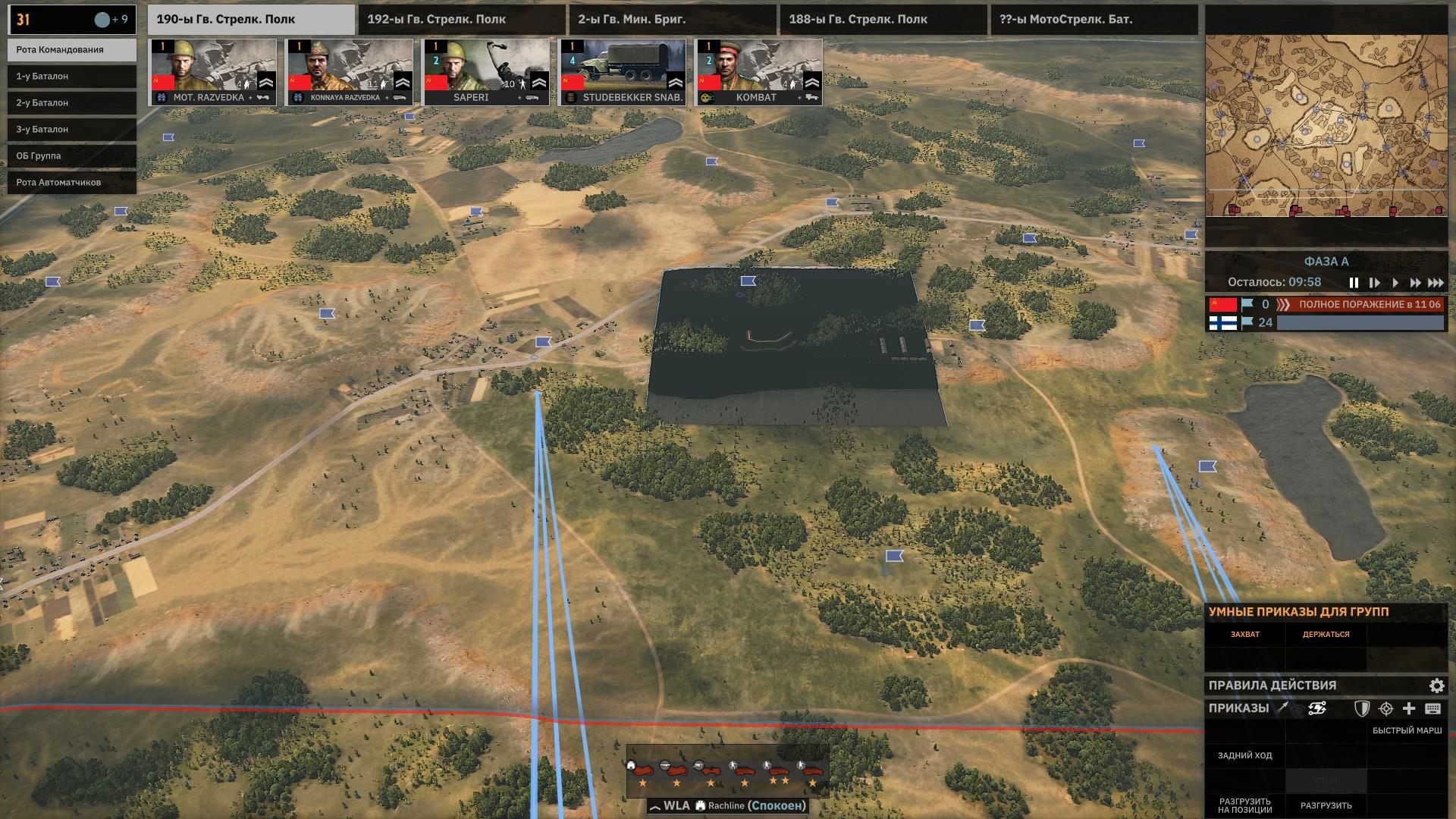The image size is (1456, 819).
Task: Select the STUDEBEKKER SNAB. supply truck card
Action: click(623, 72)
